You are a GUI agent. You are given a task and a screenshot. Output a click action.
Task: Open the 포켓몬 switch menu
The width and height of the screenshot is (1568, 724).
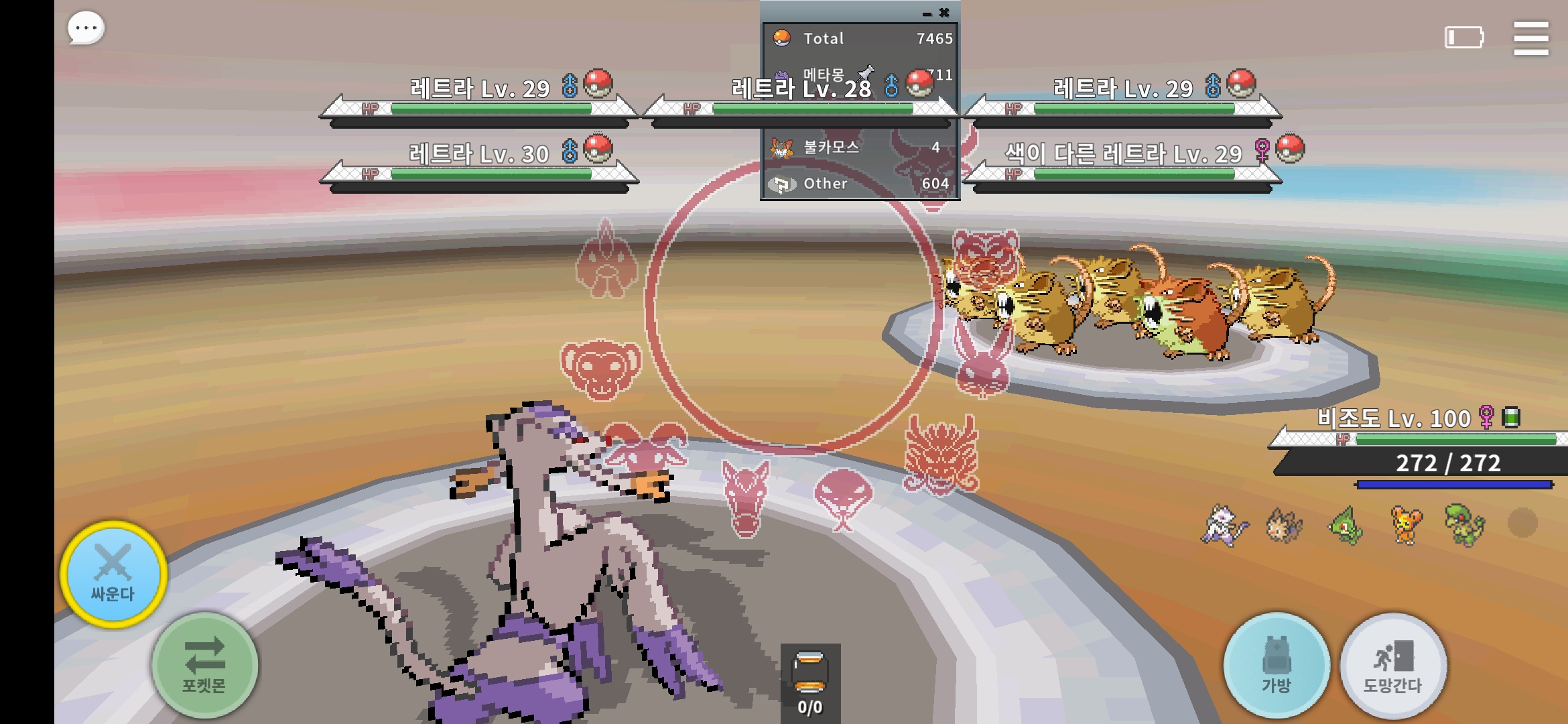(204, 664)
